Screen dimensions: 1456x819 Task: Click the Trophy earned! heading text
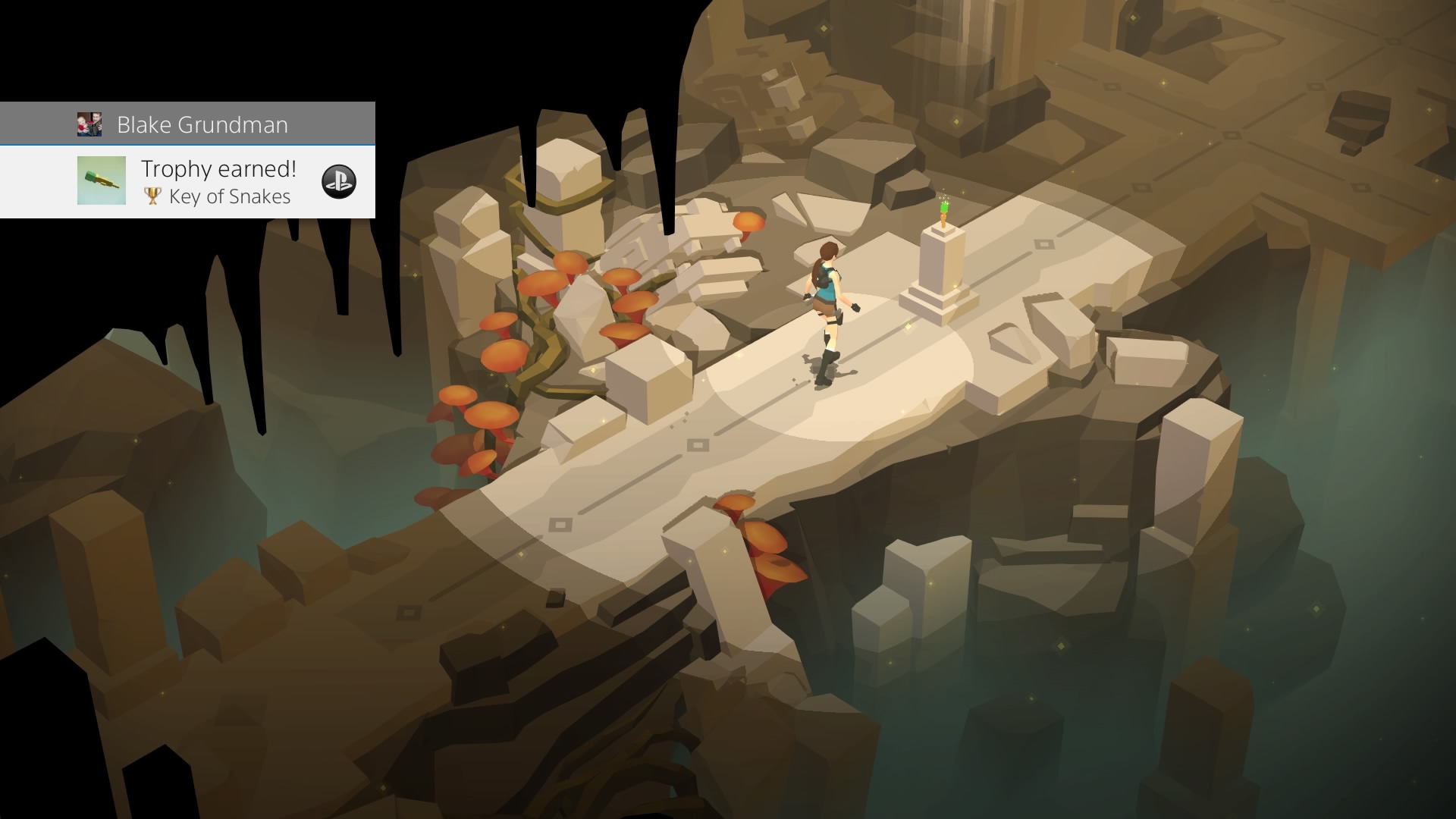[218, 168]
